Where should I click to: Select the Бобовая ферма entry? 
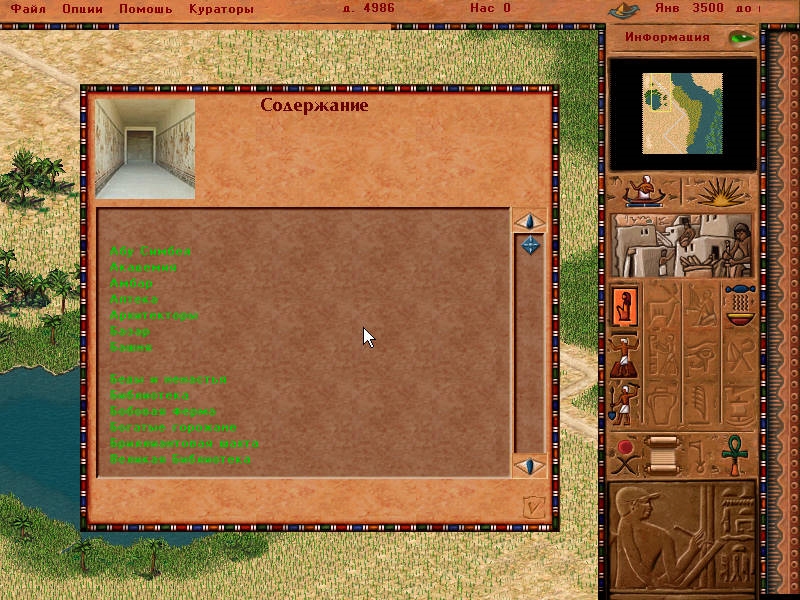point(162,411)
